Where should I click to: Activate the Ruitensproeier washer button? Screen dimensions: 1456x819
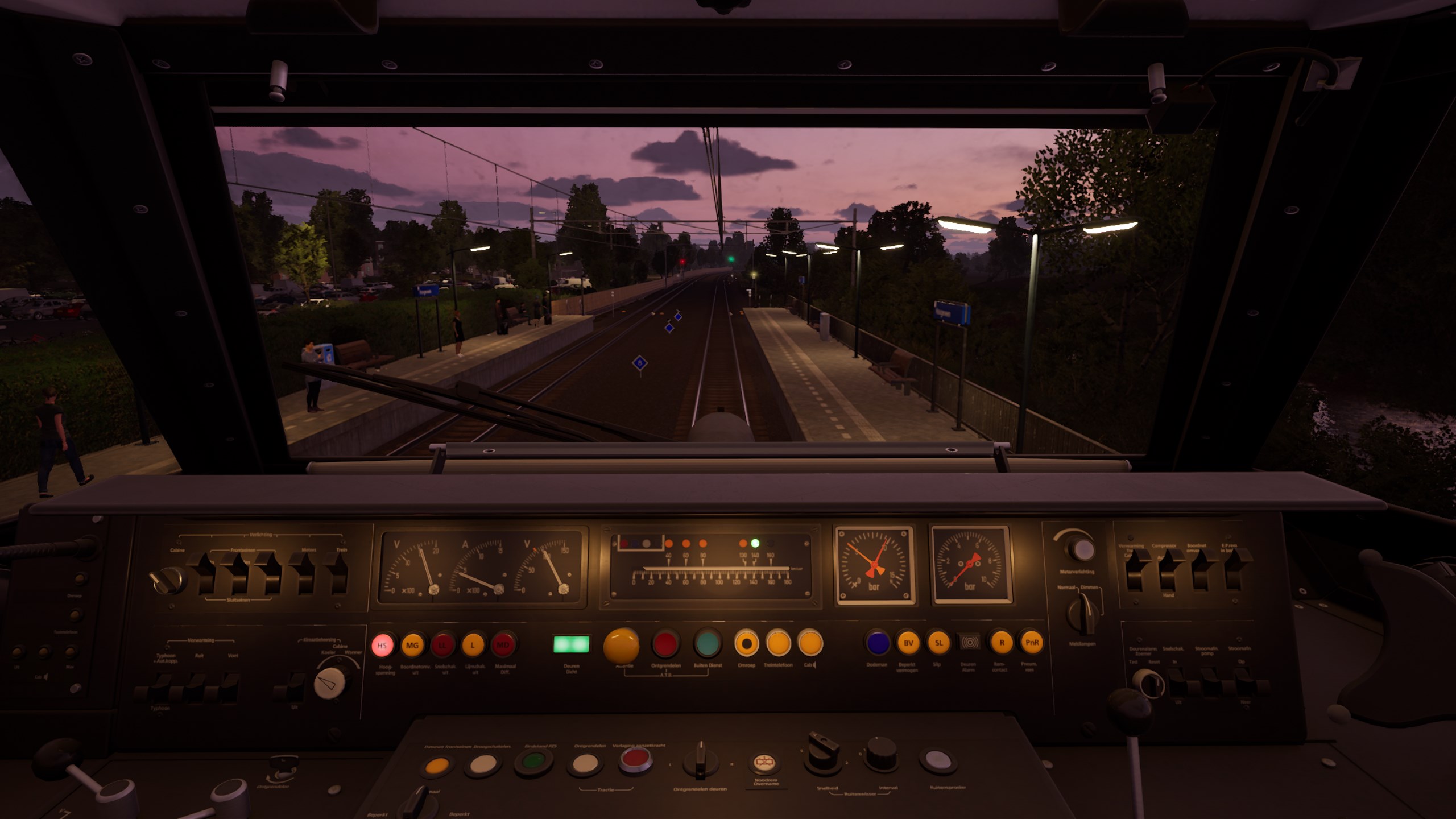pos(937,760)
